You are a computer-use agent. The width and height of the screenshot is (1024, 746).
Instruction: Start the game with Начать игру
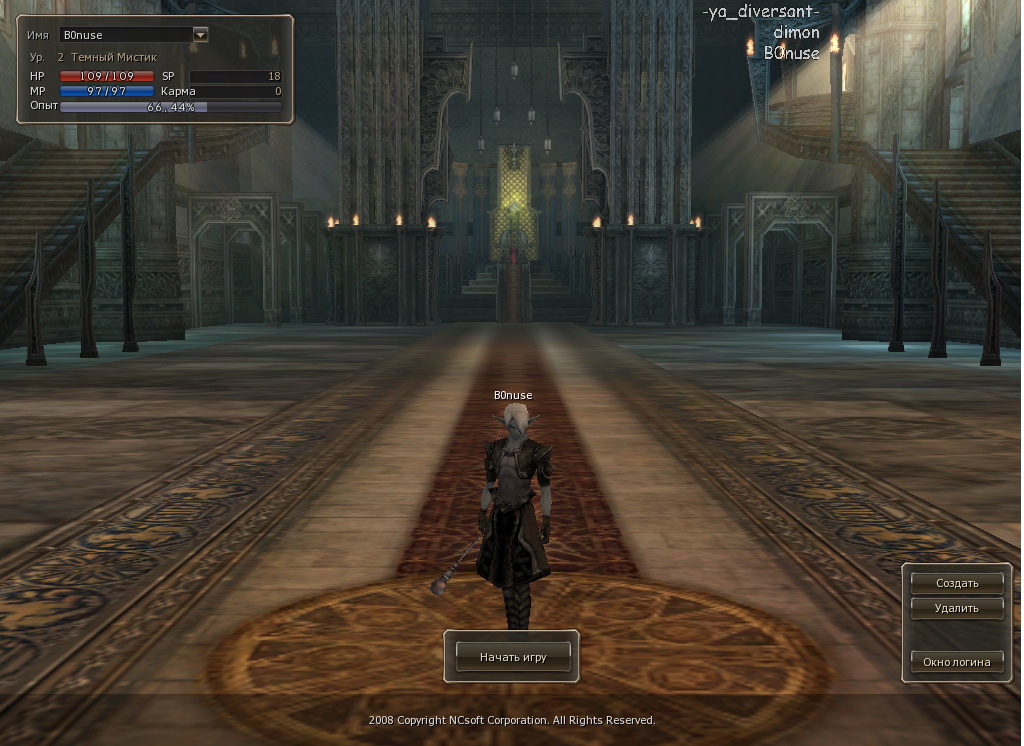(x=512, y=657)
